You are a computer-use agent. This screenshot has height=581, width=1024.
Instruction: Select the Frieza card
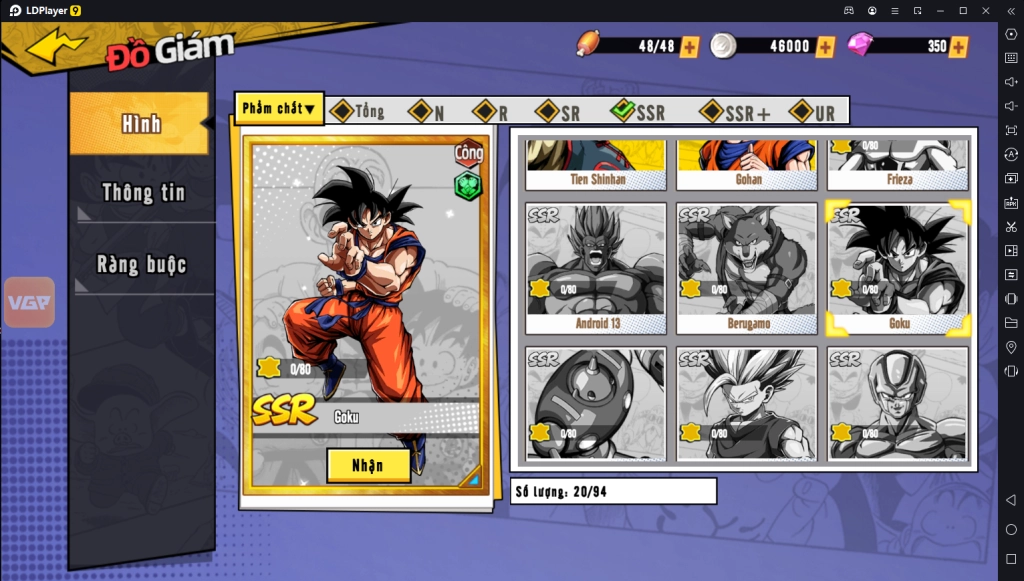click(x=897, y=165)
